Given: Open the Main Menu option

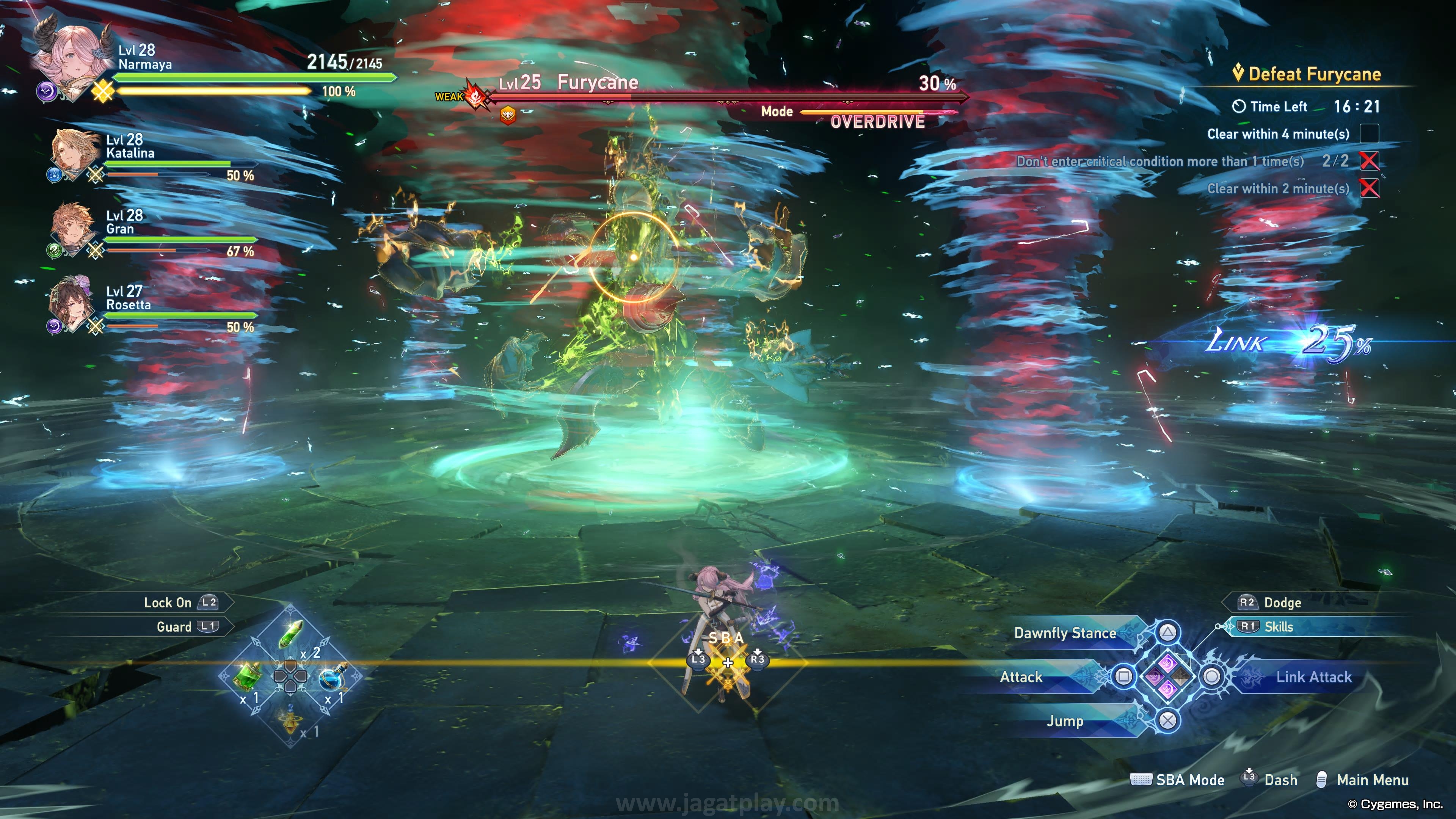Looking at the screenshot, I should tap(1372, 780).
